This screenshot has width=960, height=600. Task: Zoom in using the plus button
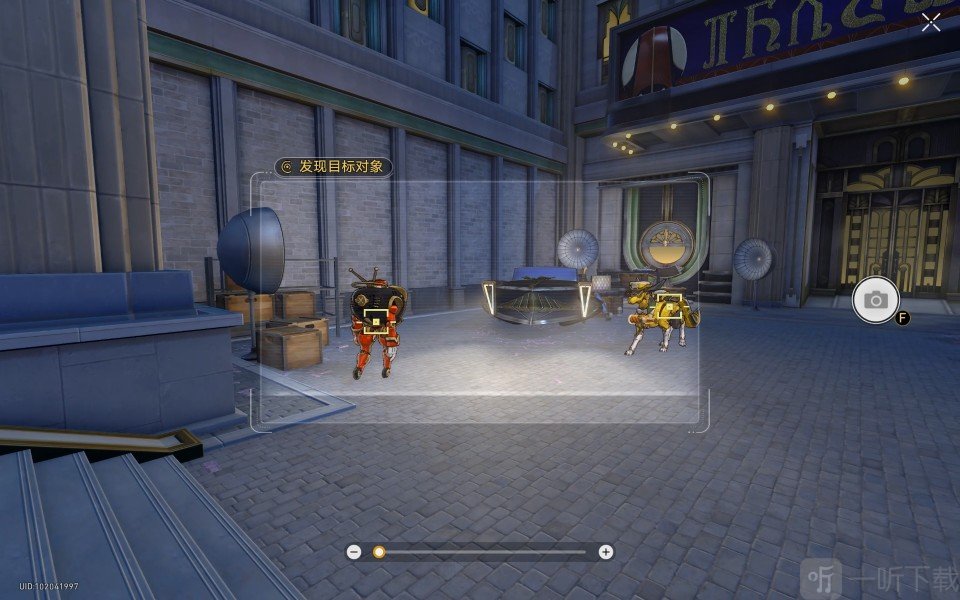point(605,552)
